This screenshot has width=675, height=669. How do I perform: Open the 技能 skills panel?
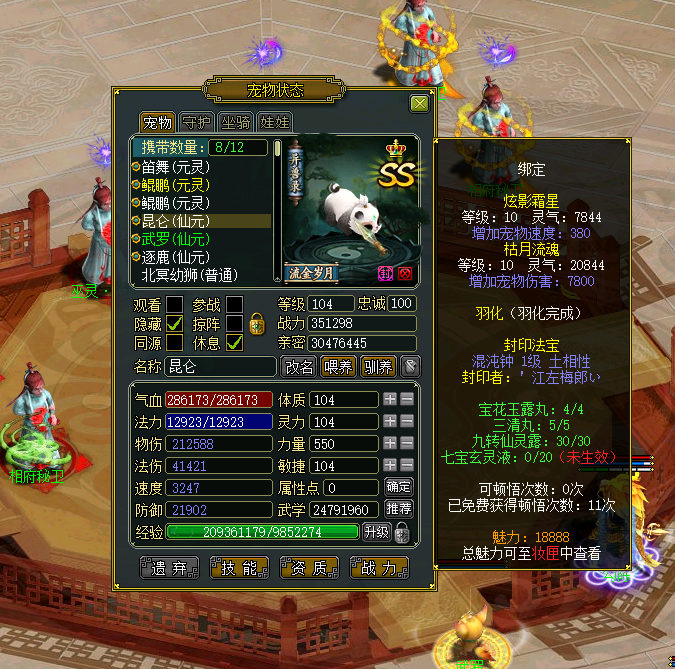tap(239, 568)
